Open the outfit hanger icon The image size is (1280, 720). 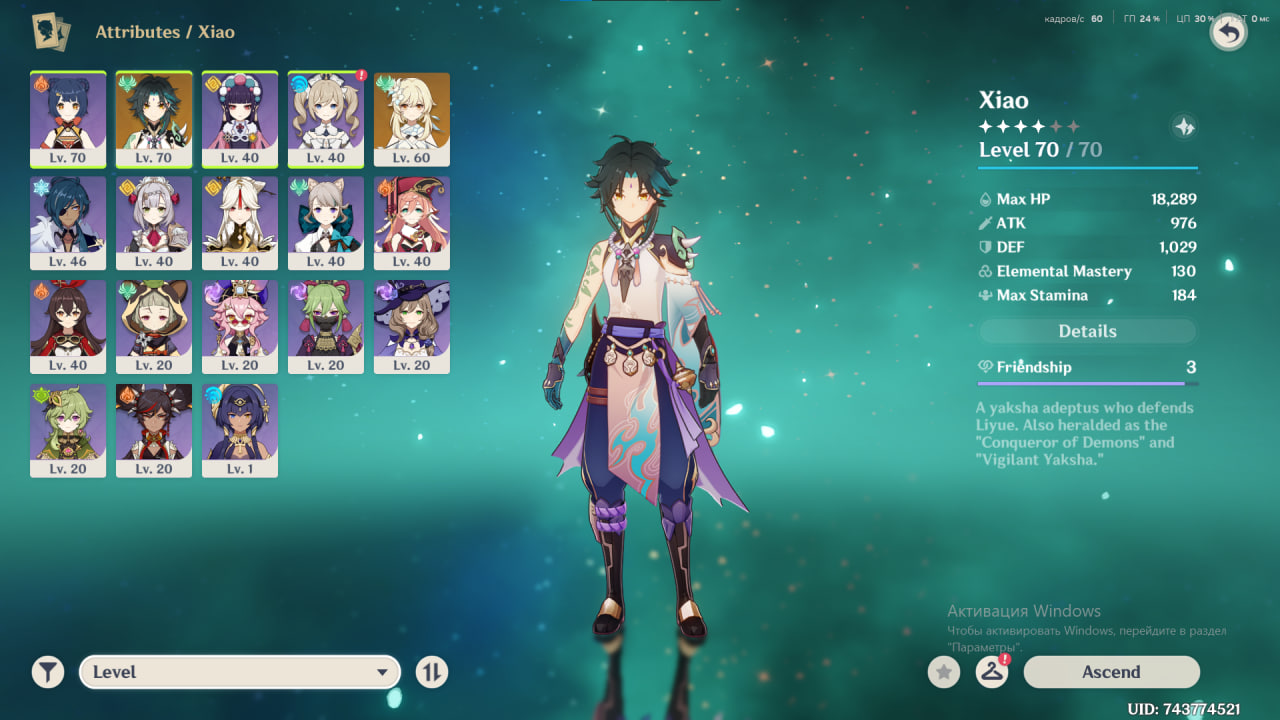pyautogui.click(x=991, y=672)
